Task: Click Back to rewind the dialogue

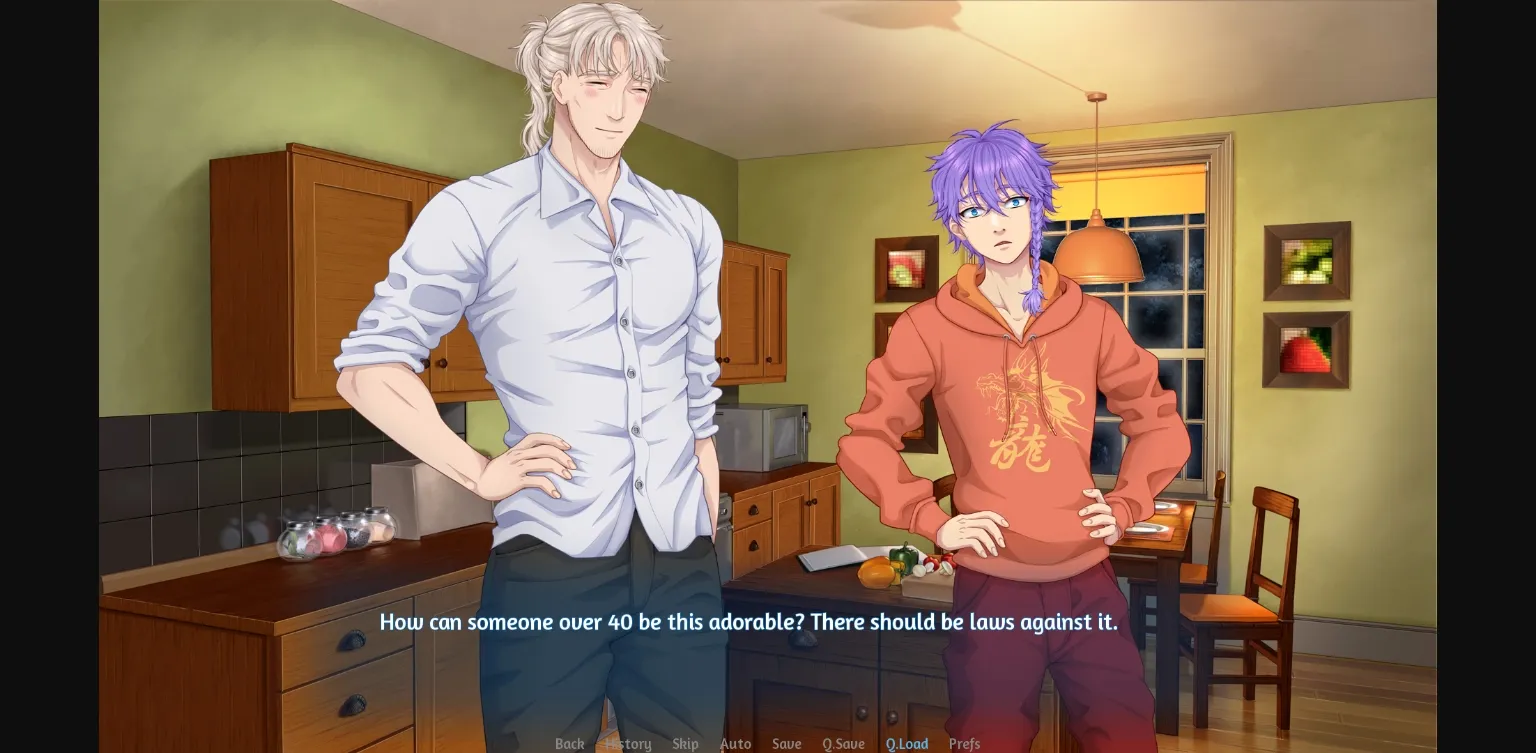Action: click(x=570, y=744)
